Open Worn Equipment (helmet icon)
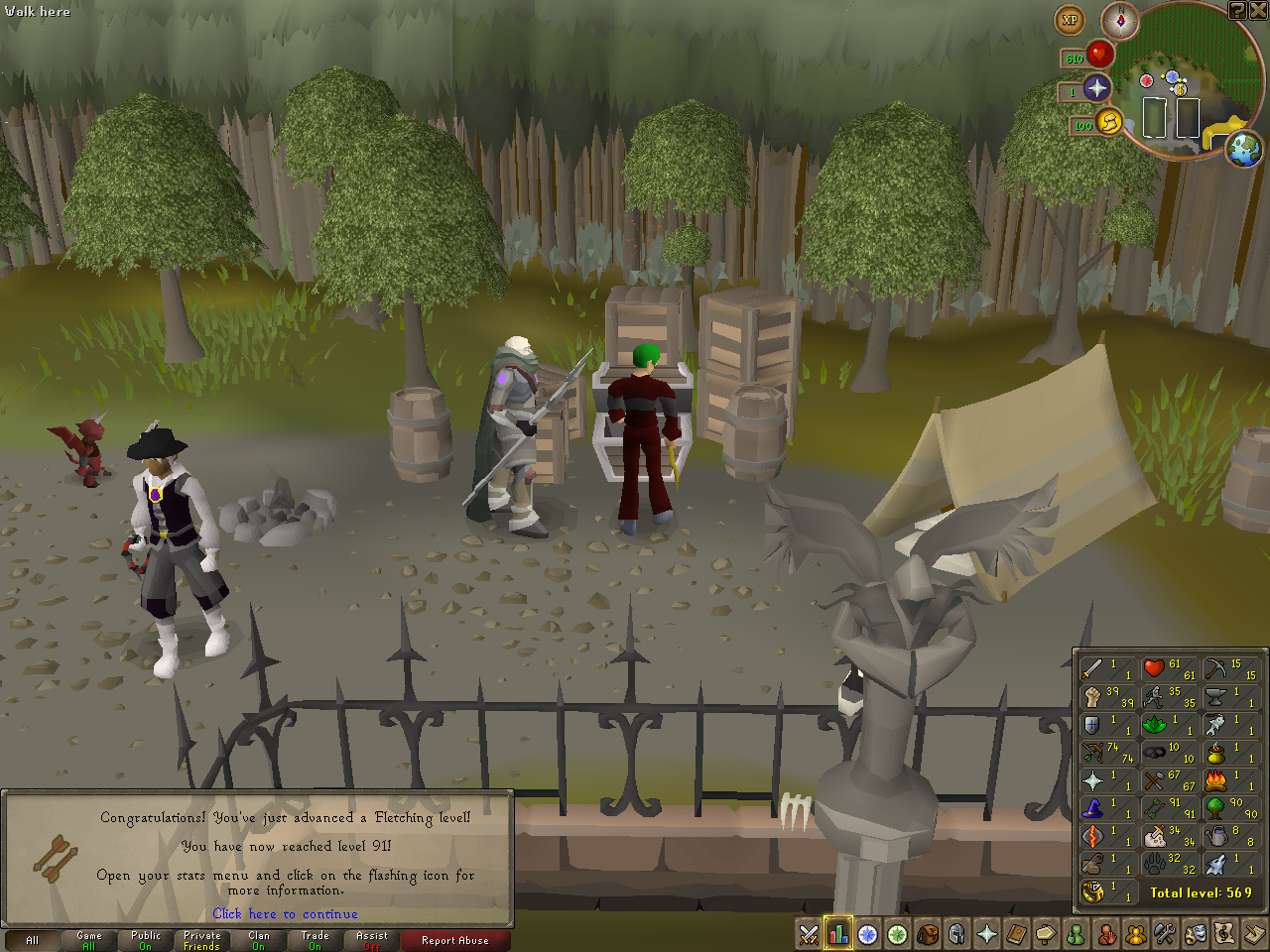The height and width of the screenshot is (952, 1270). [957, 934]
